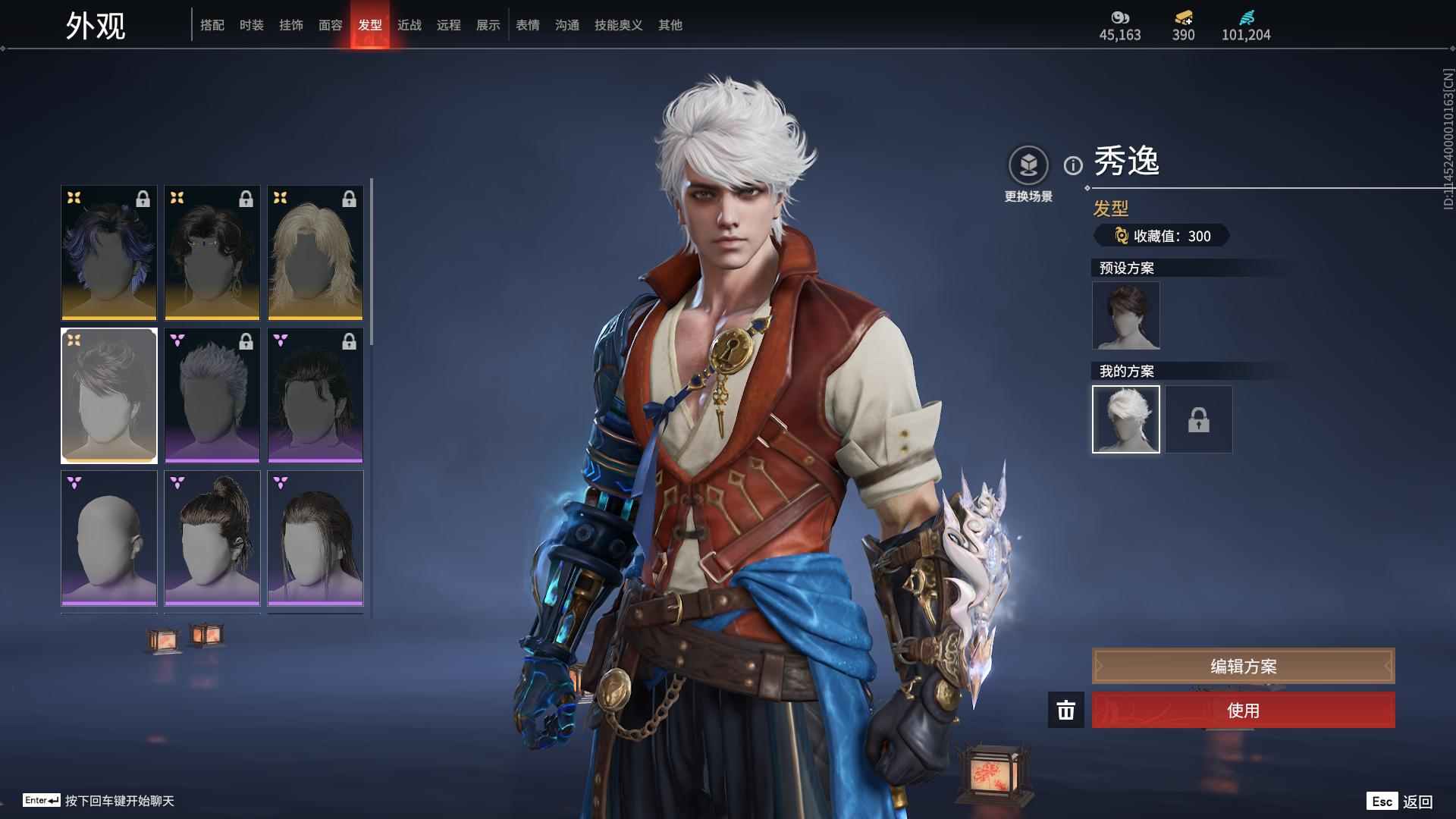Select the long blonde hairstyle
This screenshot has width=1456, height=819.
315,253
